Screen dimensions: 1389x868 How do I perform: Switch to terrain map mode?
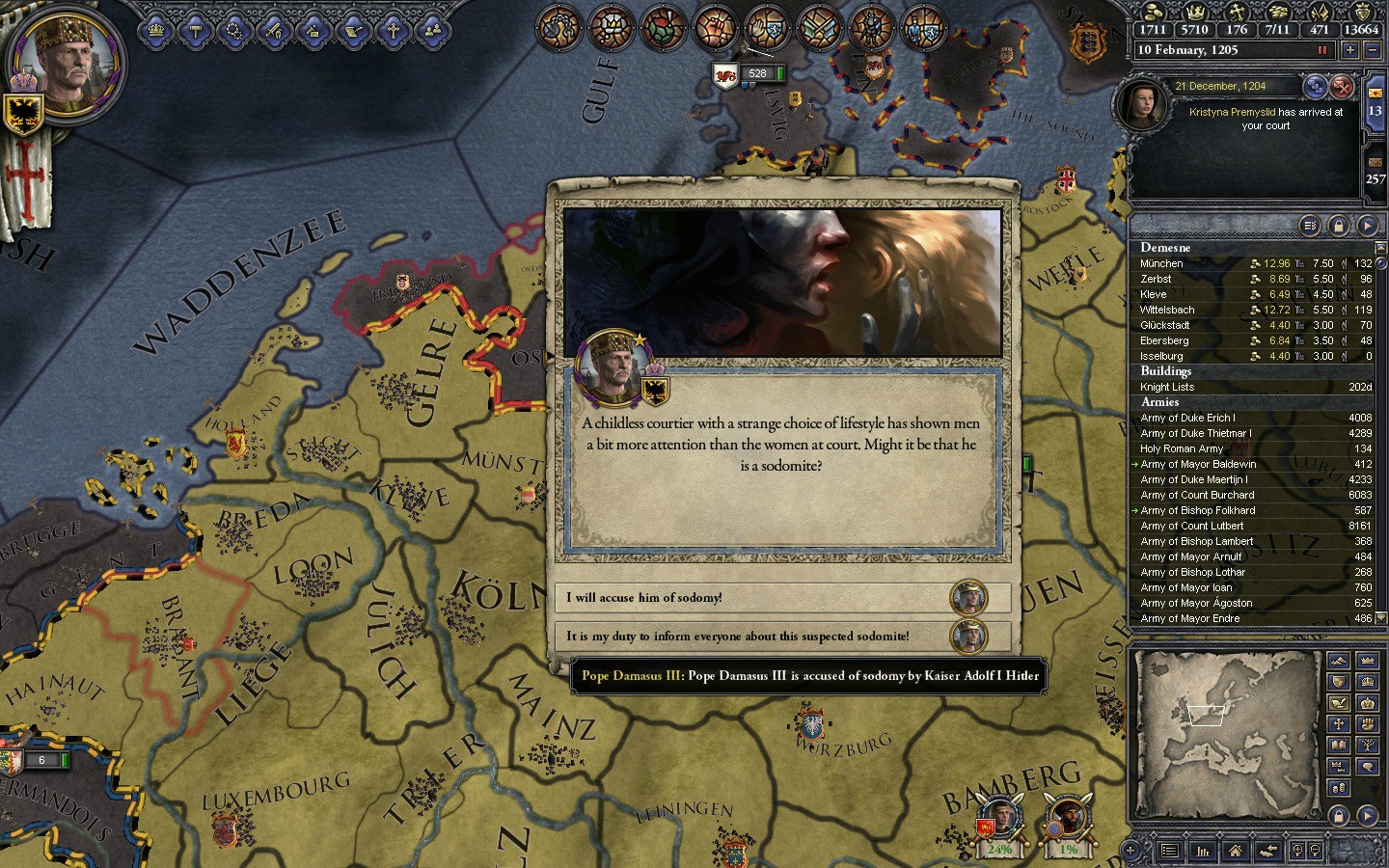coord(1338,661)
